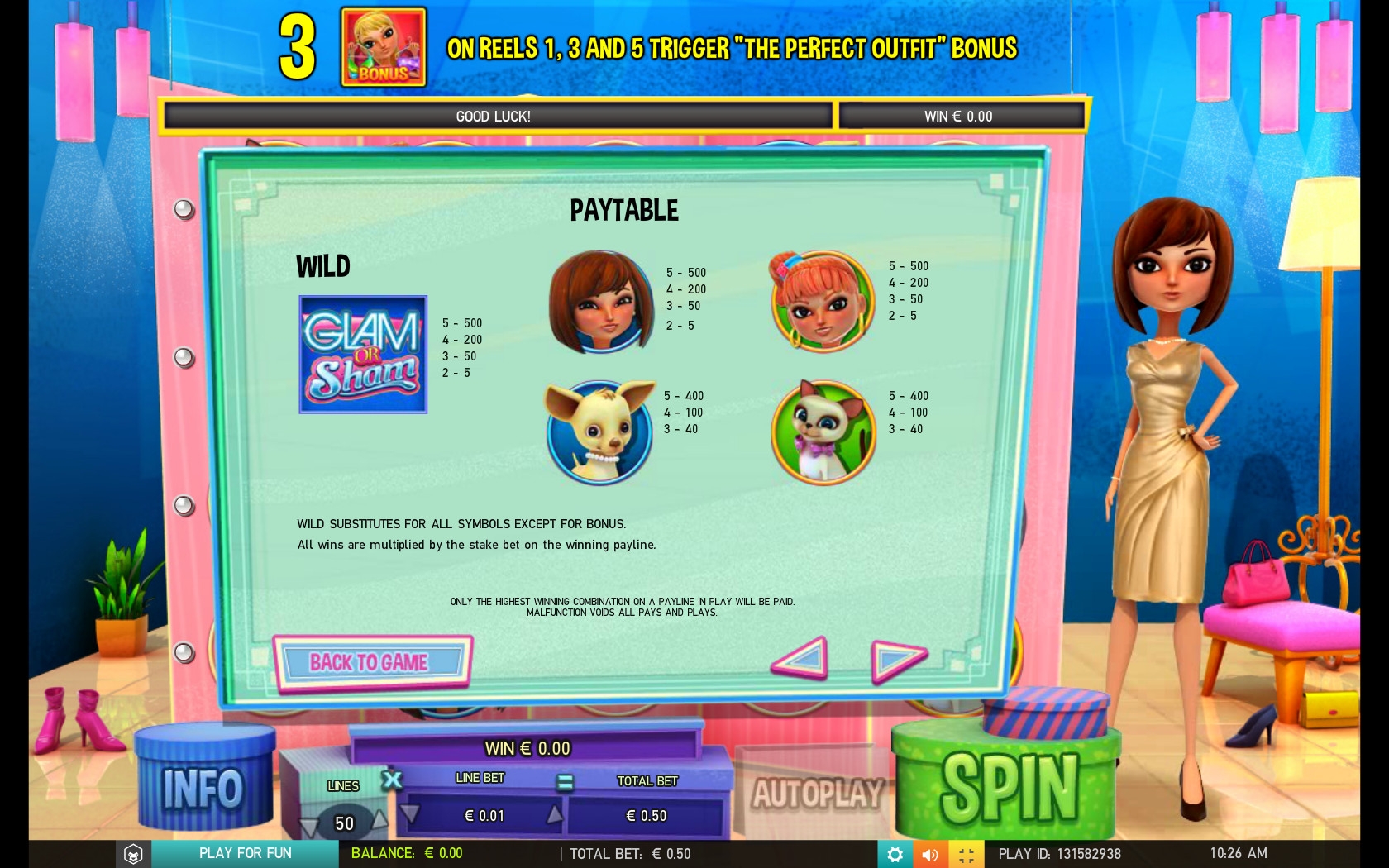Increase the number of lines
The image size is (1389, 868).
pyautogui.click(x=379, y=820)
